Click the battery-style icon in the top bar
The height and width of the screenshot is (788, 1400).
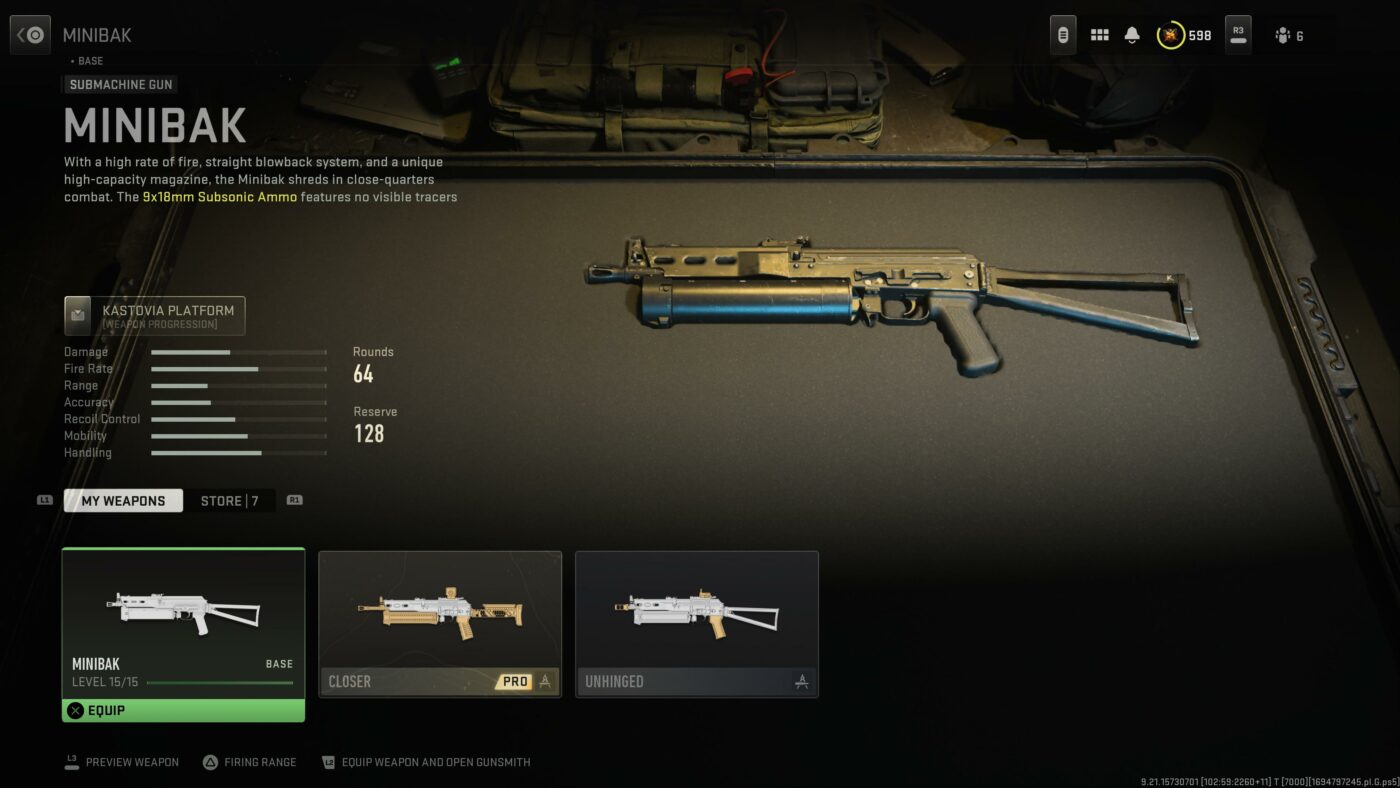point(1062,34)
